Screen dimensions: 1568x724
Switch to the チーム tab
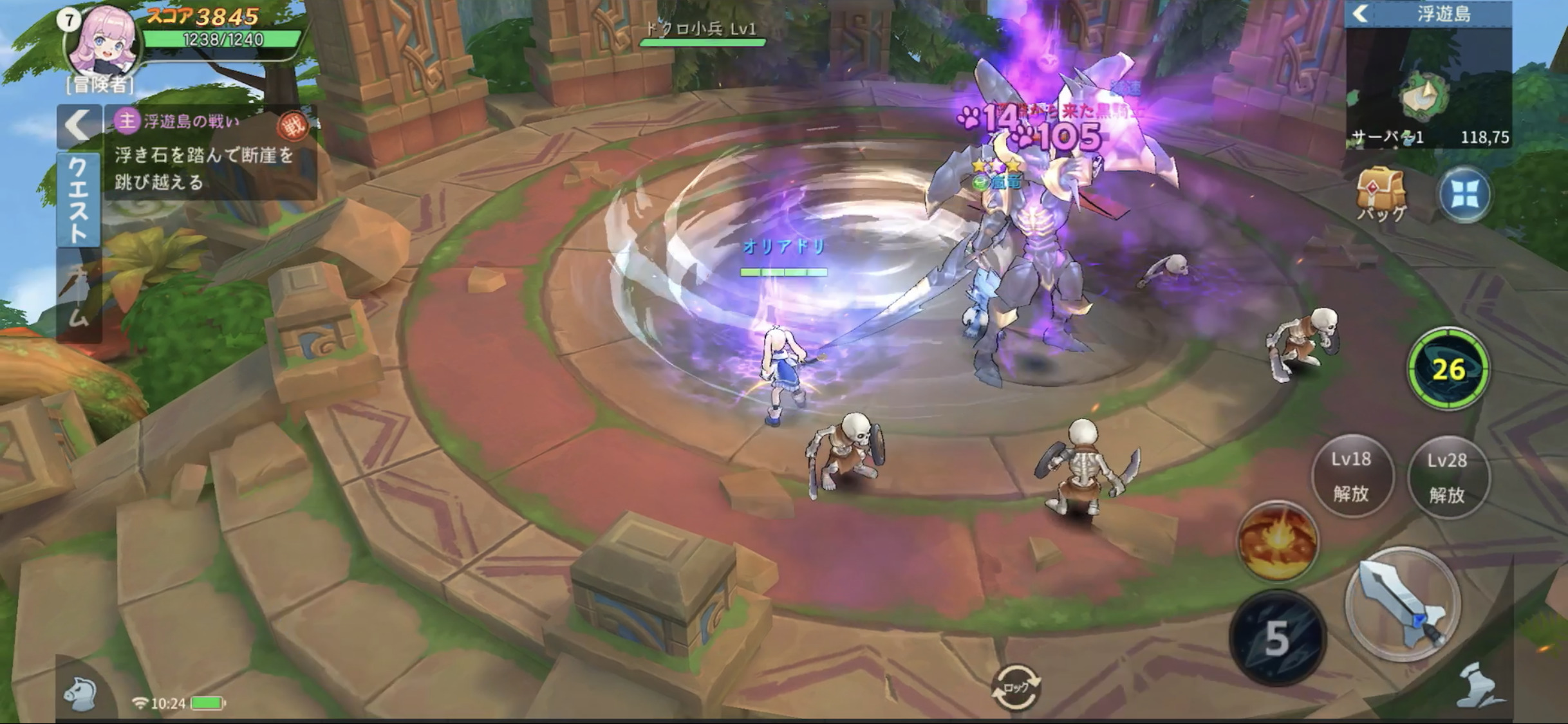tap(79, 296)
